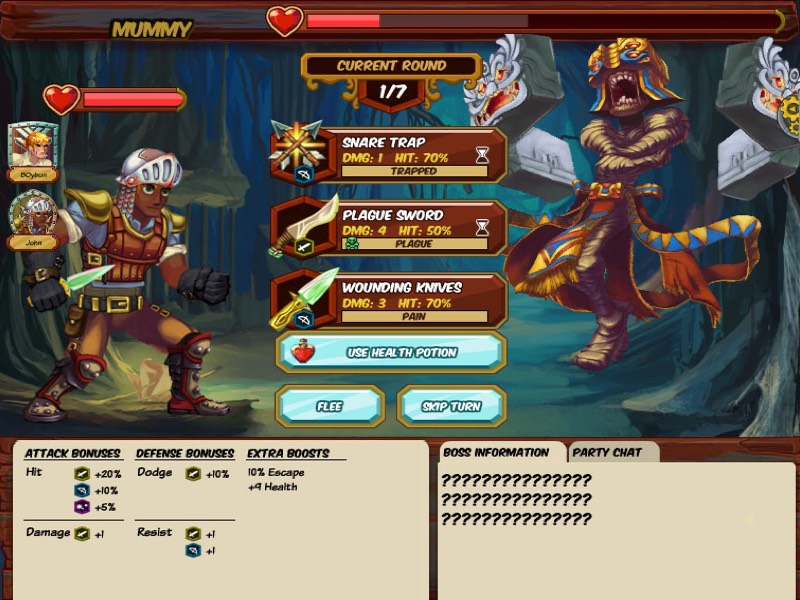The image size is (800, 600).
Task: Use Health Potion
Action: [392, 352]
